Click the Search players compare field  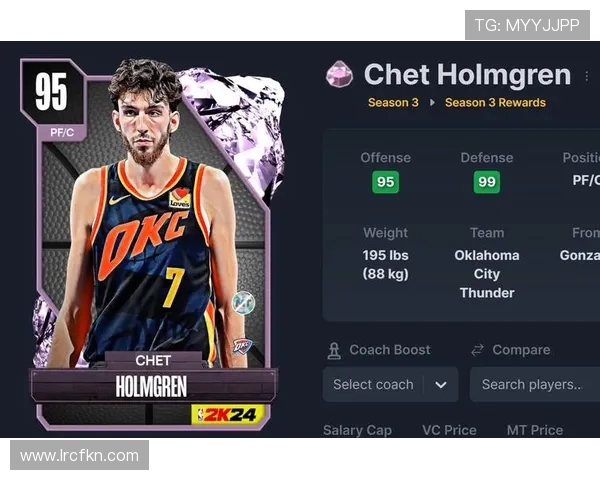click(x=534, y=384)
